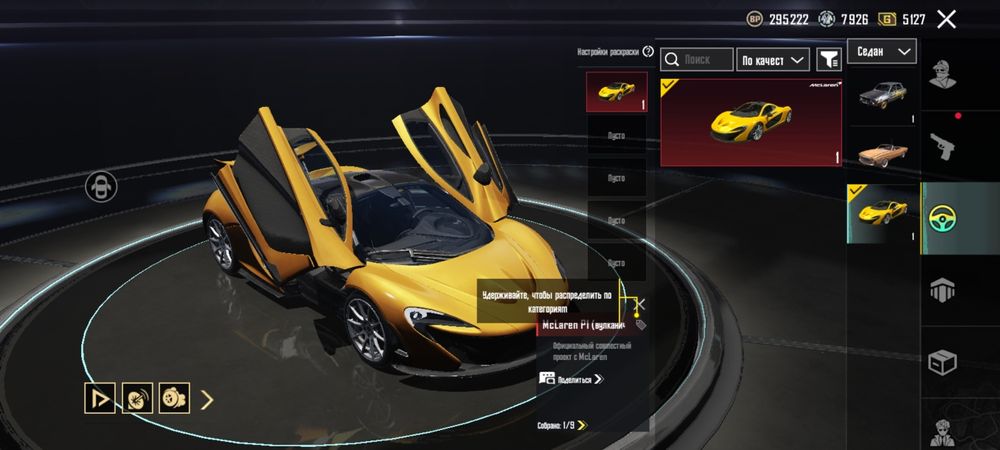Choose the gray sedan skin thumbnail

pos(883,96)
